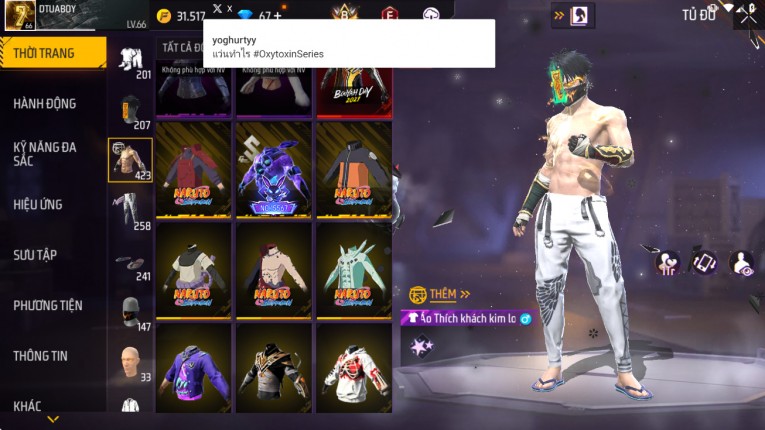Select the purple Susanoo armor outfit
The height and width of the screenshot is (430, 765).
tap(273, 167)
